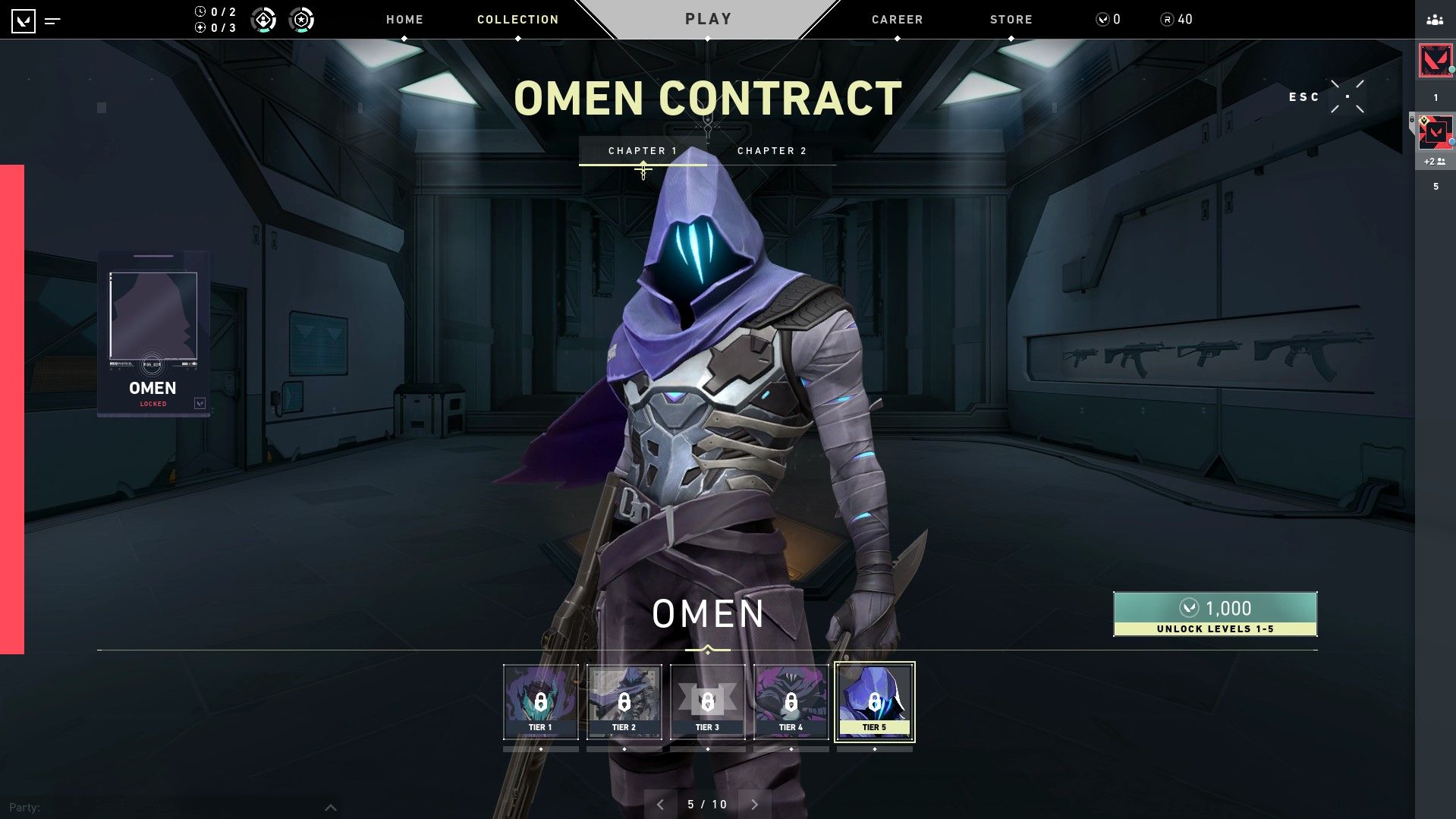Switch to Chapter 1 tab
This screenshot has width=1456, height=819.
pyautogui.click(x=643, y=151)
